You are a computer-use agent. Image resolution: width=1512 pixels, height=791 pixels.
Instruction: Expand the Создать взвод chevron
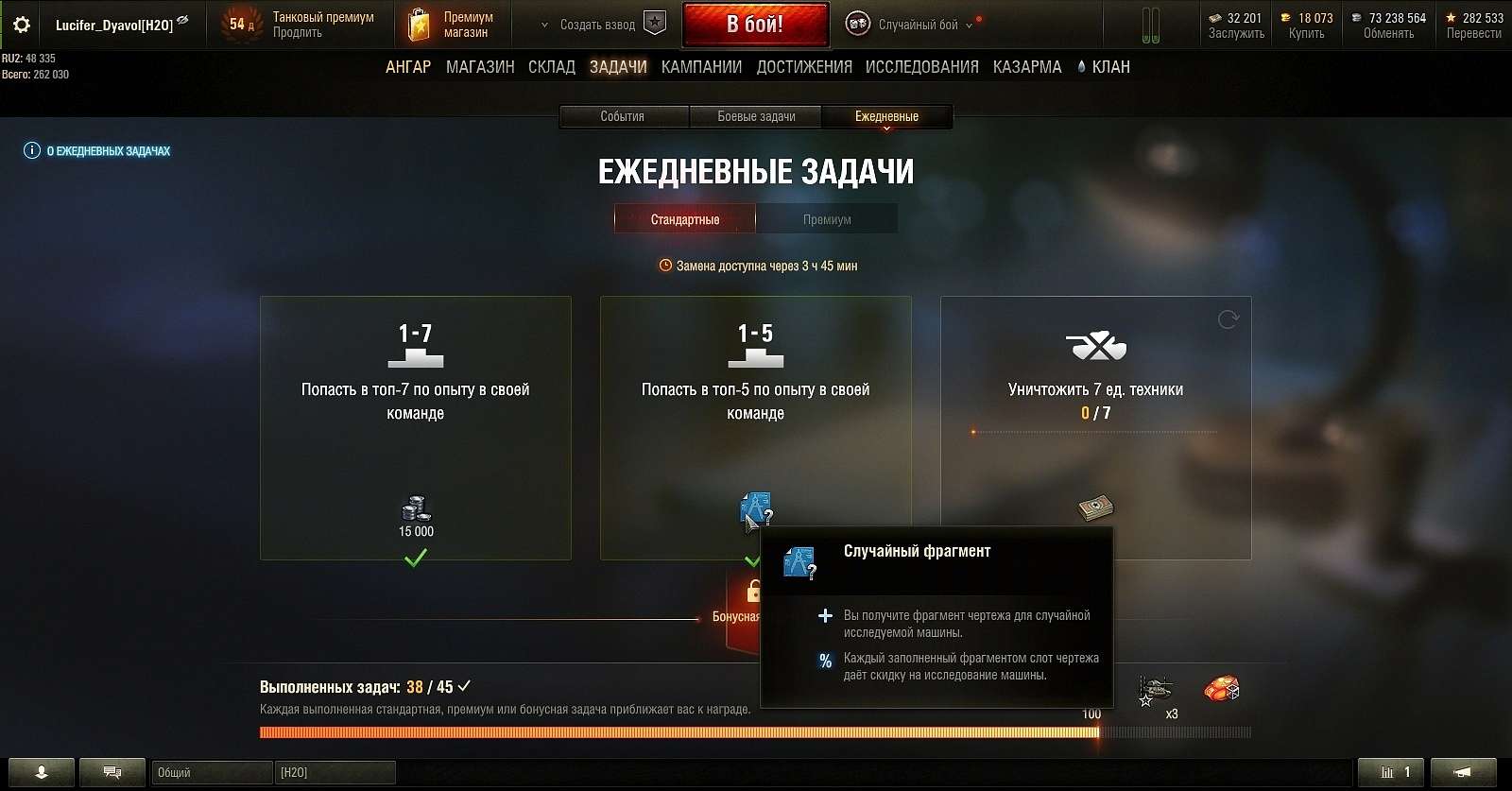pos(543,26)
